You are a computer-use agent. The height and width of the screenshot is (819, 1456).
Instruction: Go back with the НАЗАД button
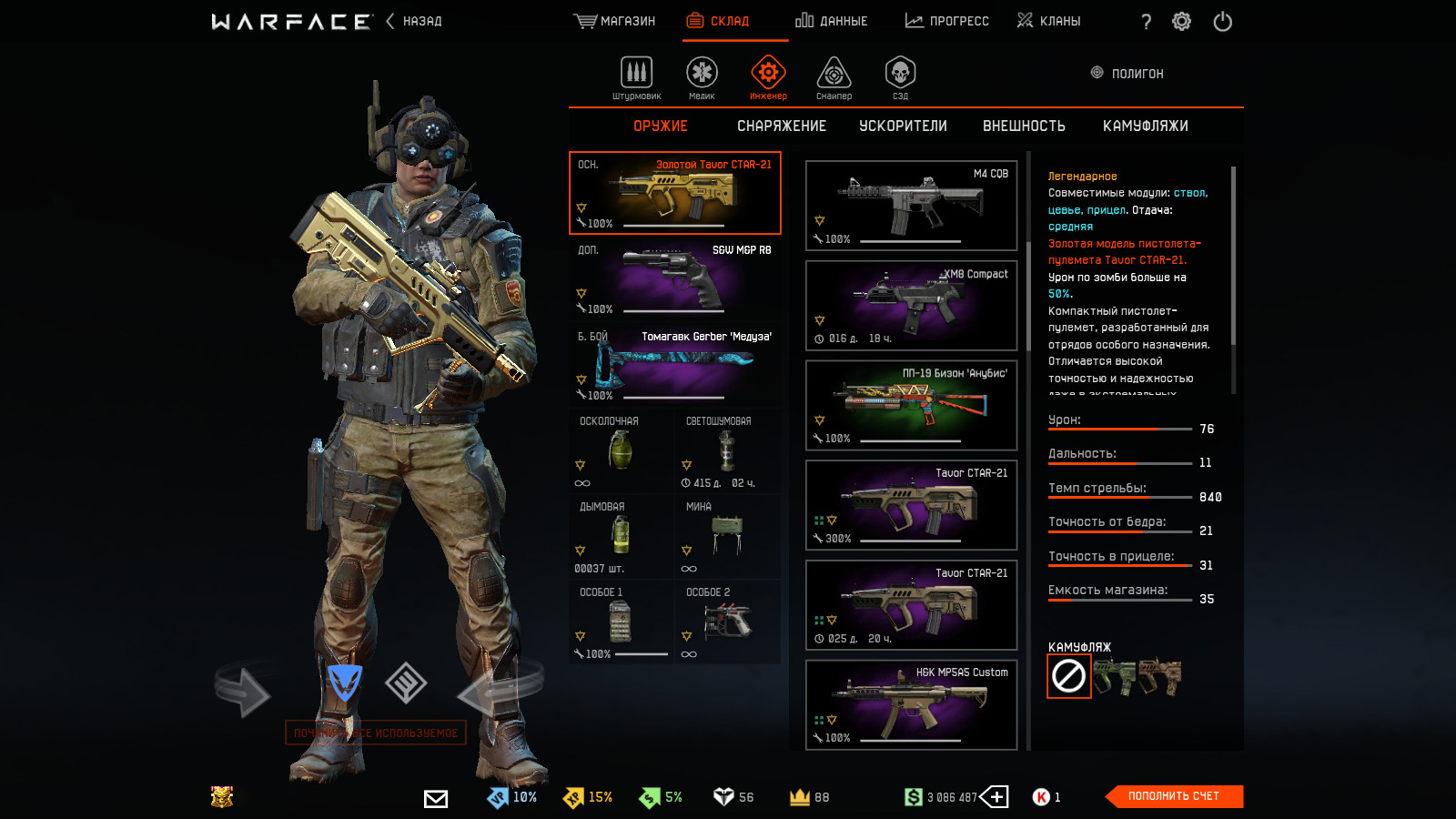415,21
